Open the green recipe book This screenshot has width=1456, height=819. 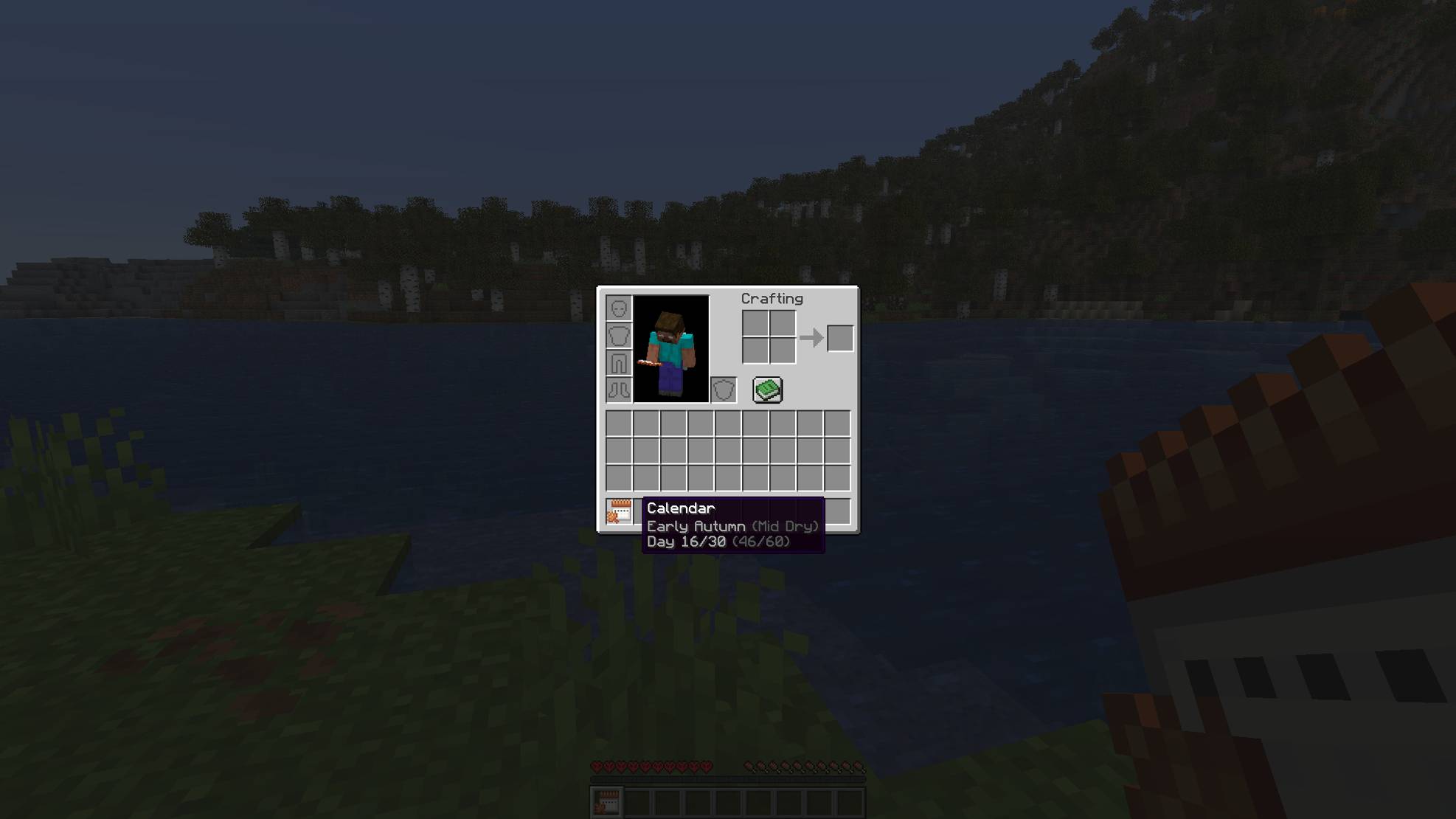click(x=767, y=389)
